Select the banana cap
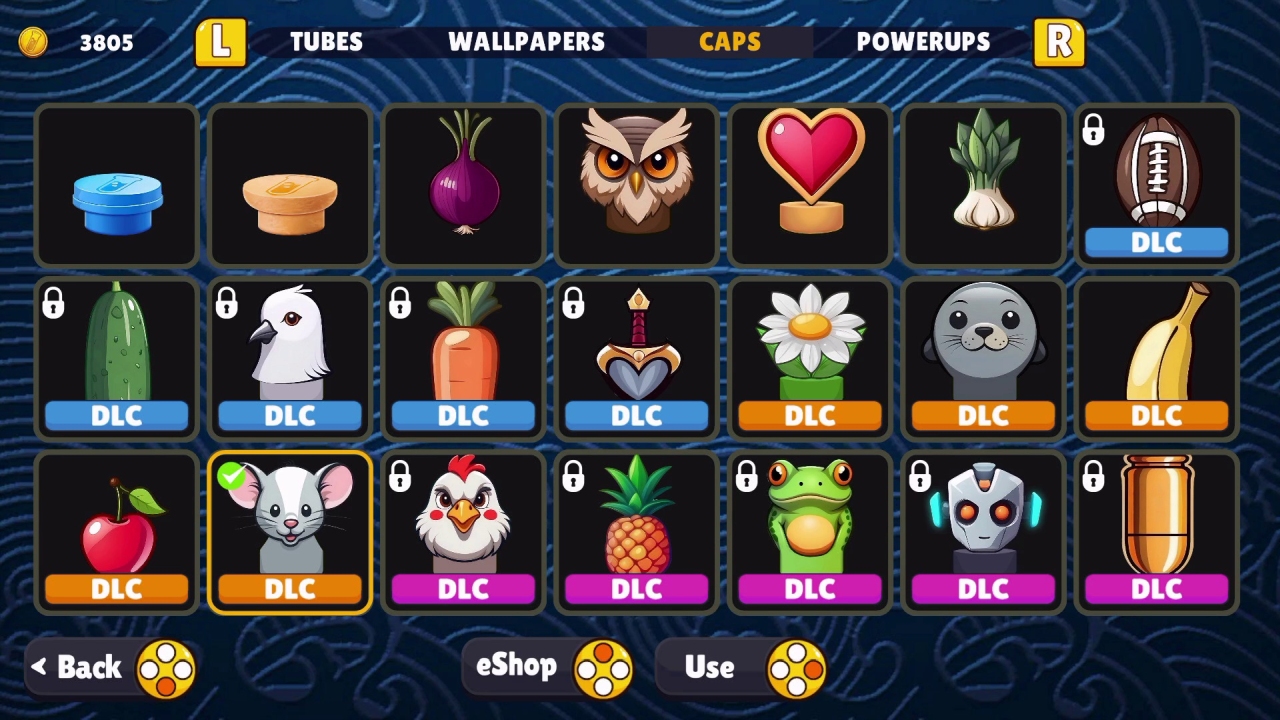1280x720 pixels. click(x=1156, y=345)
